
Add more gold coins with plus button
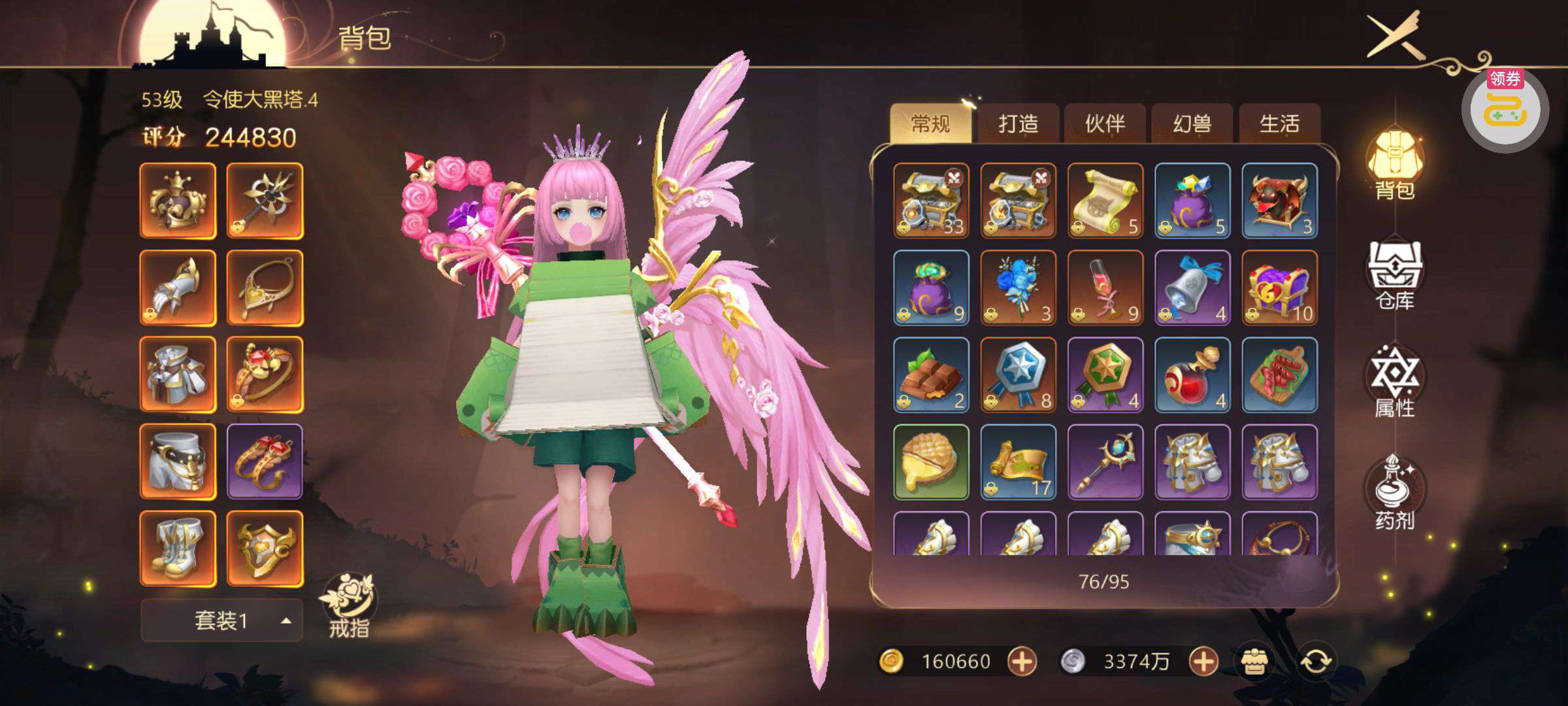[x=1022, y=662]
